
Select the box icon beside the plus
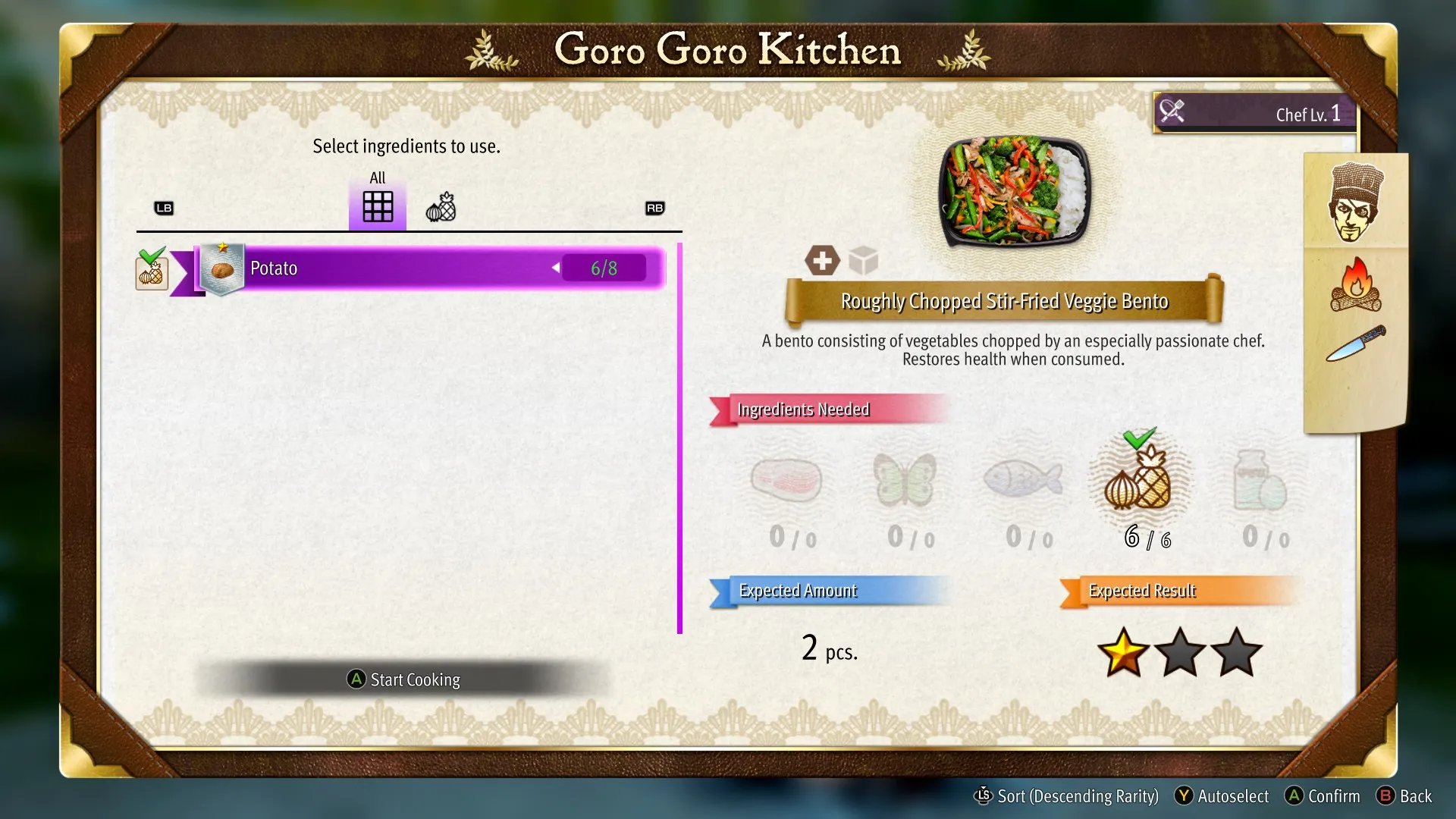click(x=863, y=260)
